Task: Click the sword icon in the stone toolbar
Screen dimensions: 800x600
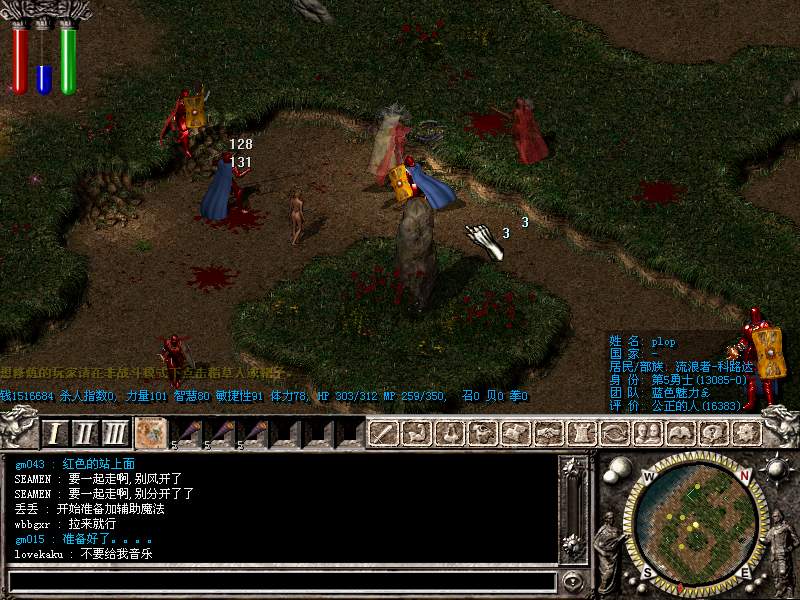Action: pos(385,433)
